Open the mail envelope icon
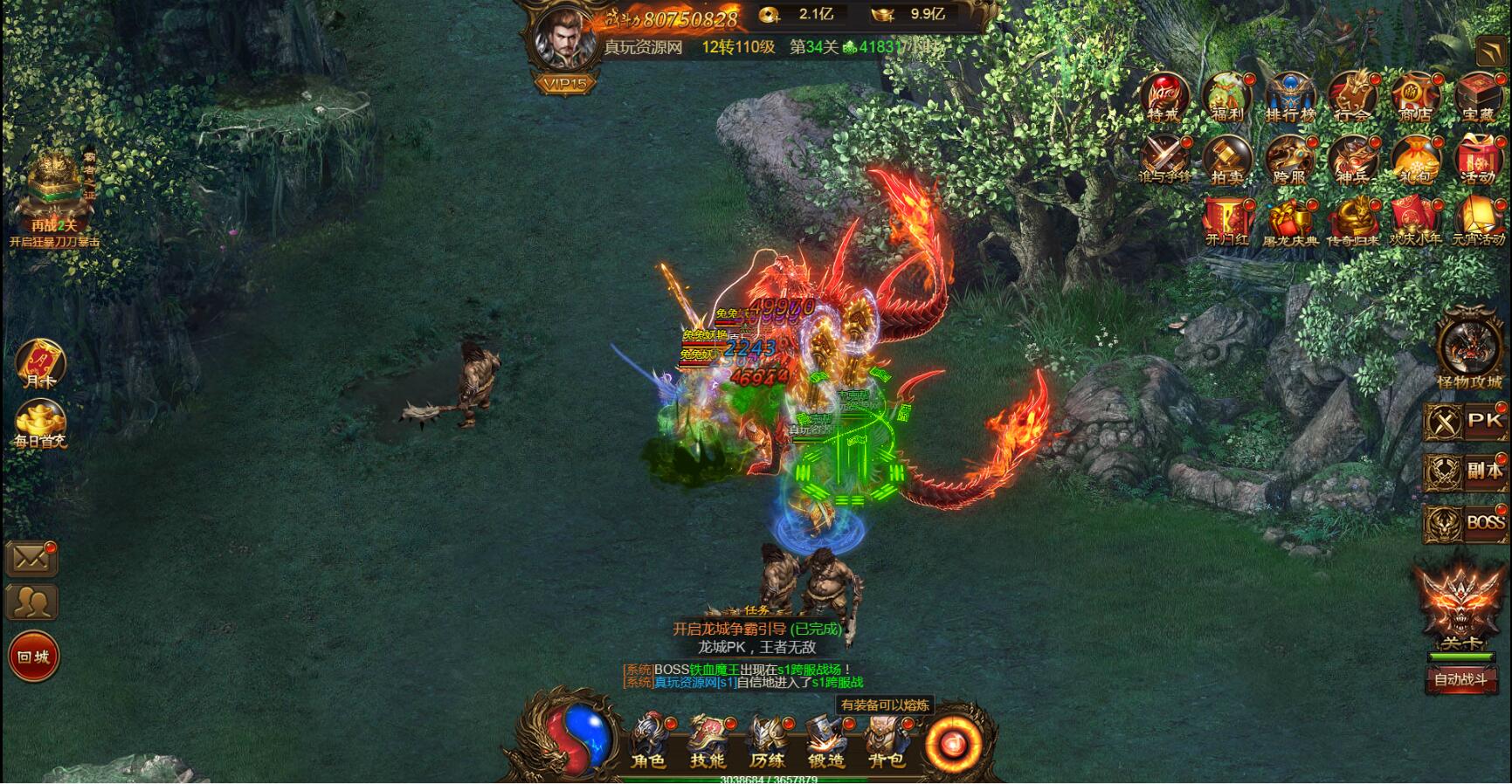1512x784 pixels. click(x=31, y=559)
